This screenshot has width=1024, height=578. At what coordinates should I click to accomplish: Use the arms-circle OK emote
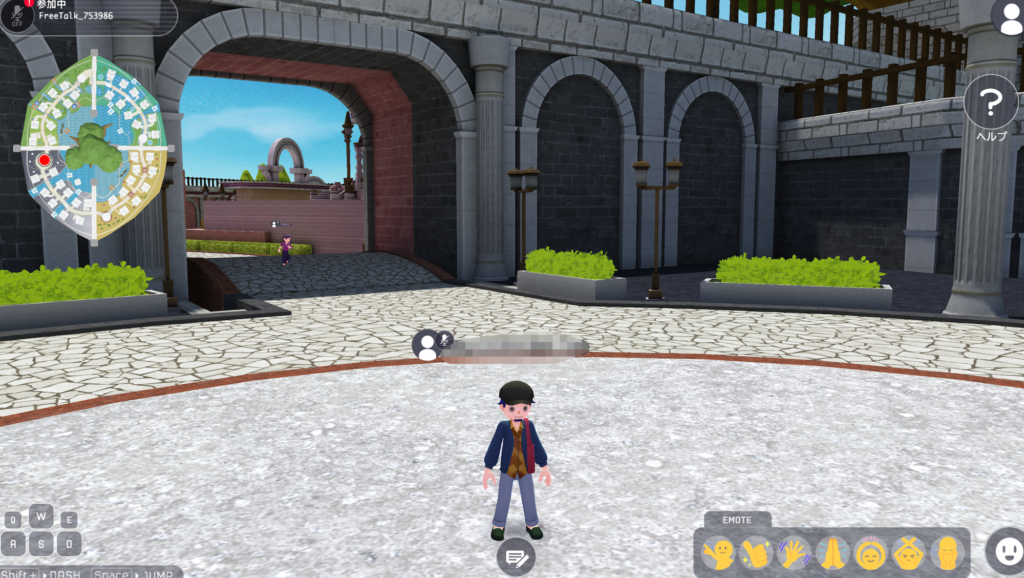point(871,553)
